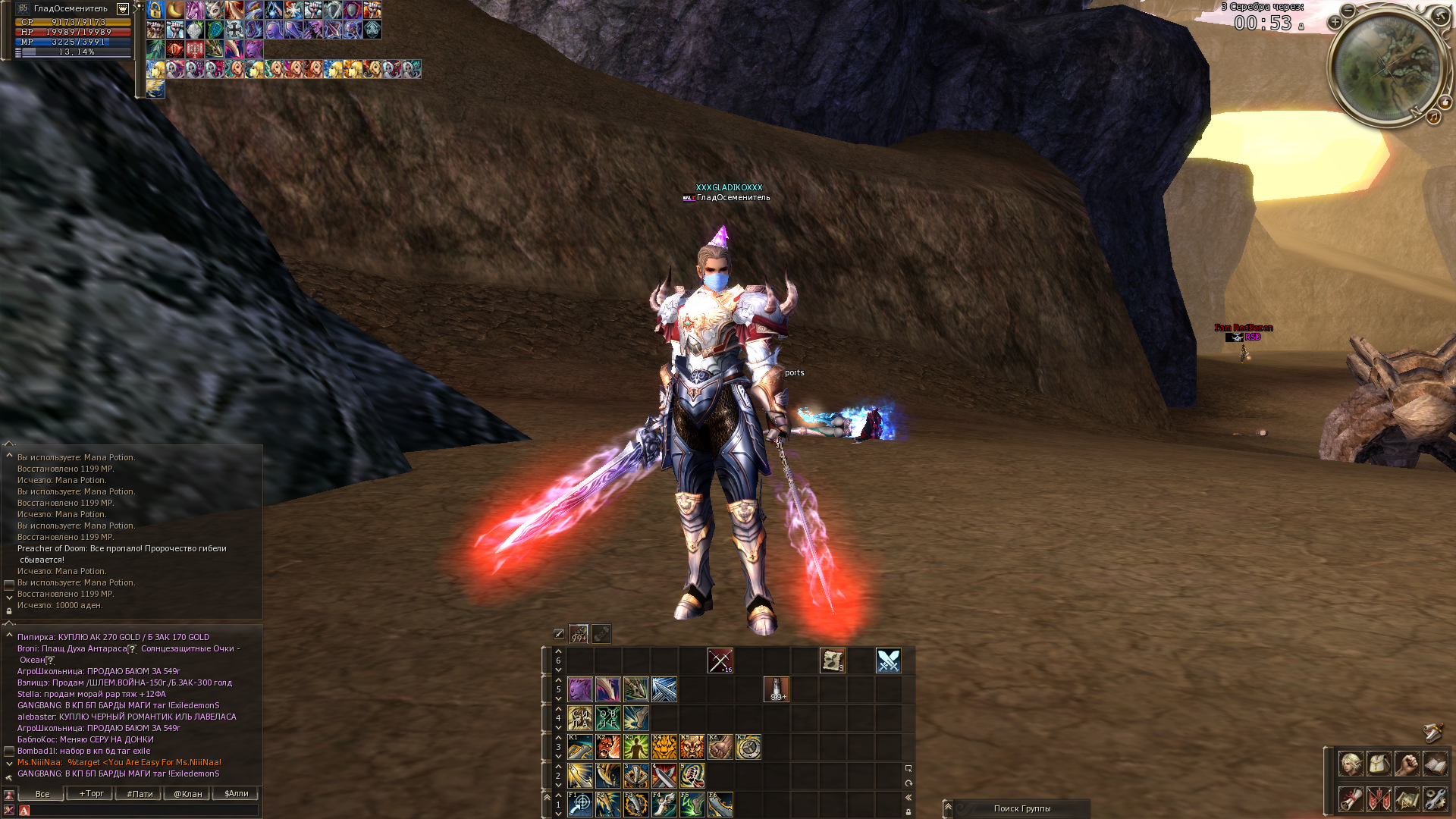
Task: Activate the F1 target crosshair skill
Action: coord(579,804)
